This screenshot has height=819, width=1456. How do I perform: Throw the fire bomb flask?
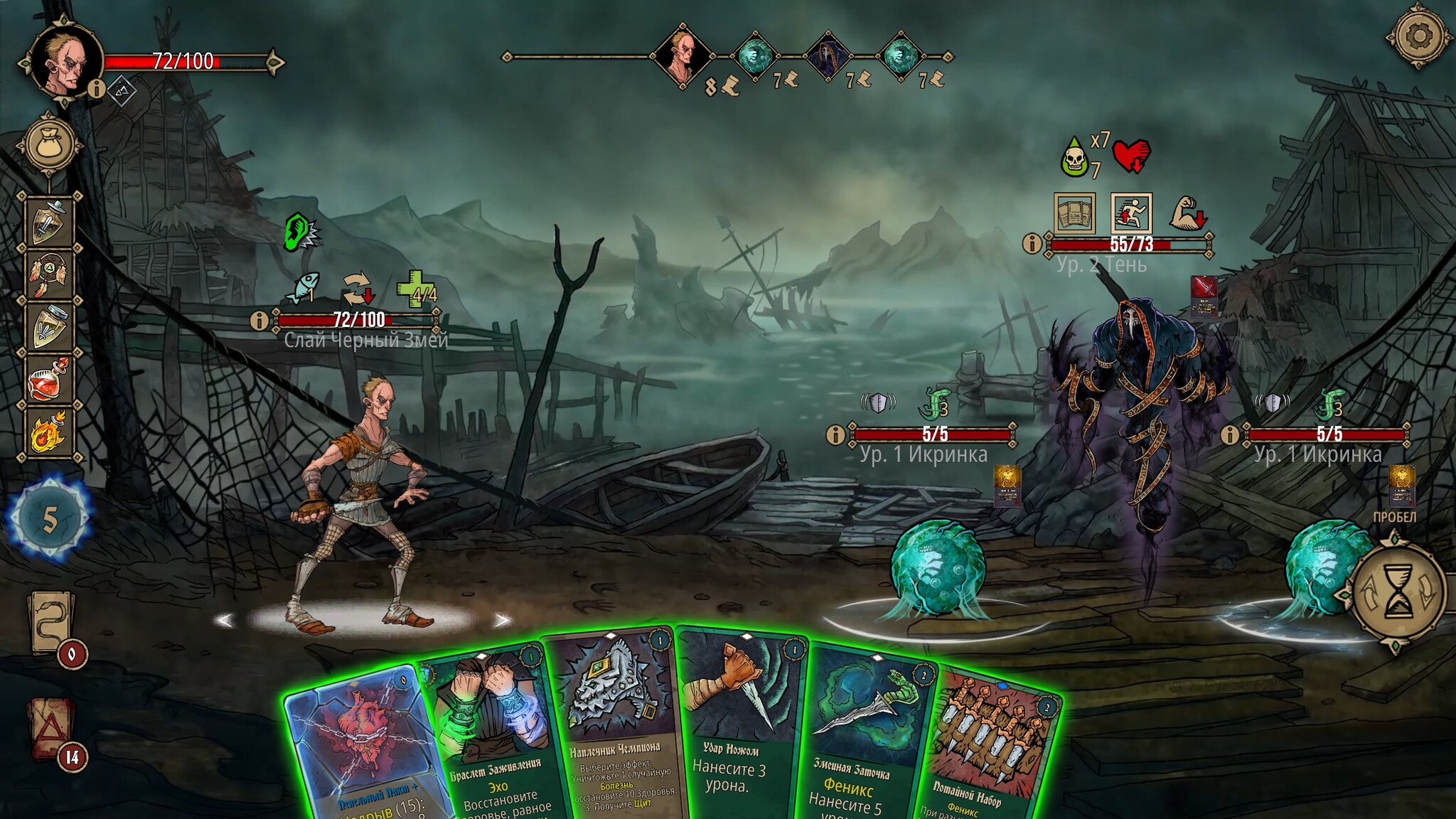[50, 432]
